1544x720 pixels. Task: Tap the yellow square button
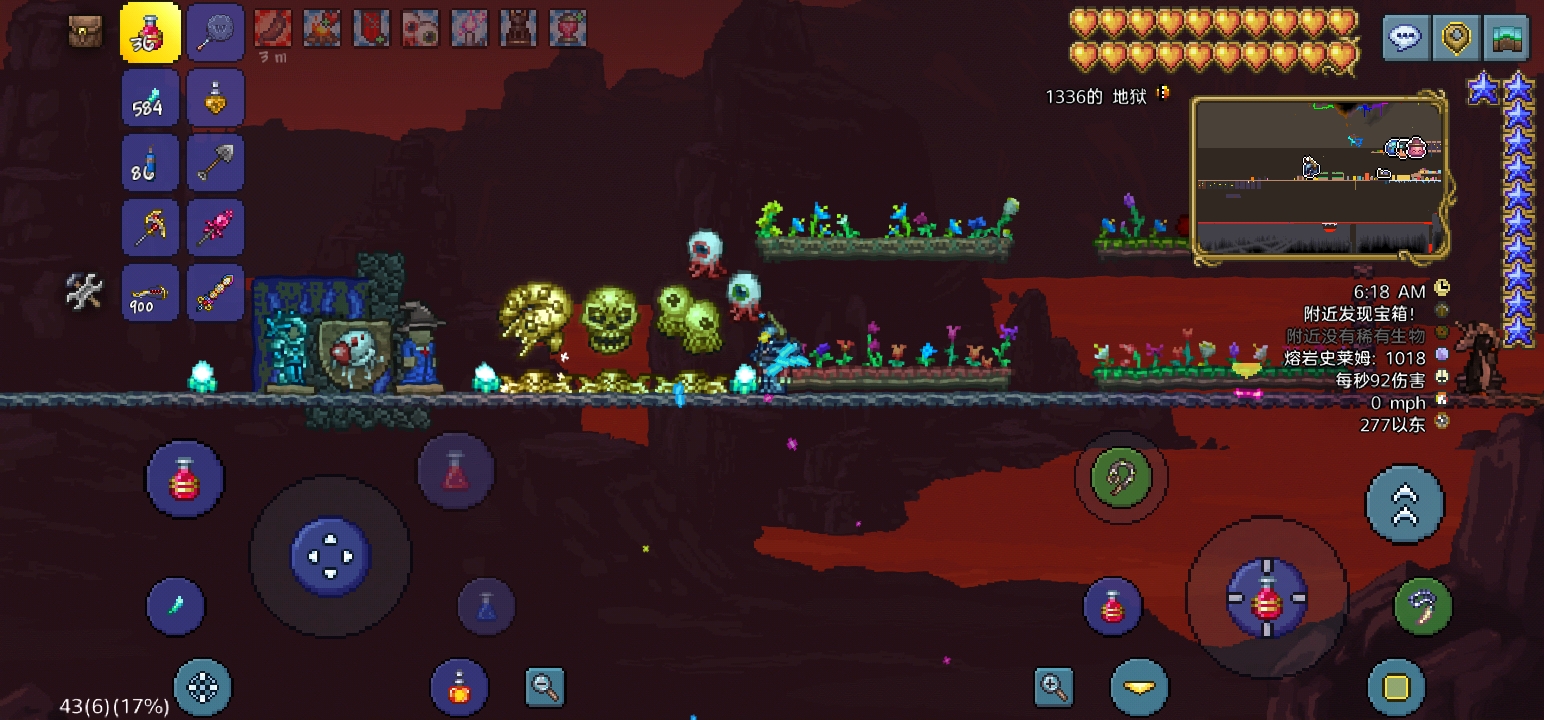[x=1396, y=687]
